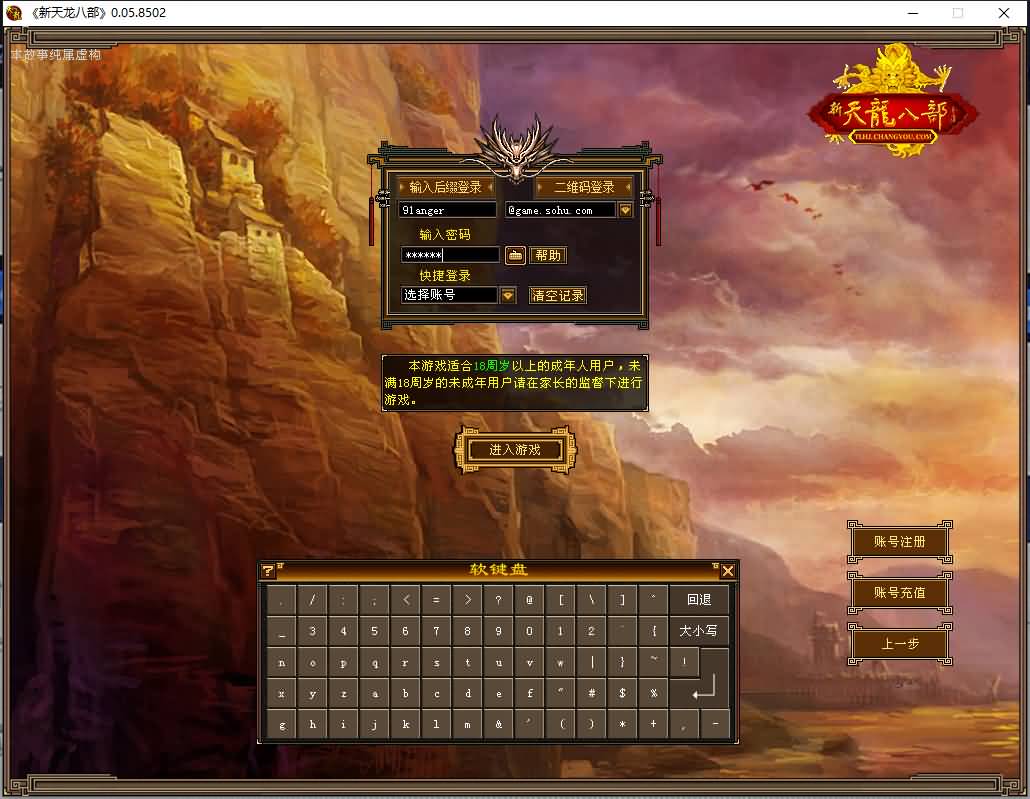1030x799 pixels.
Task: Go back with the 上一步 button
Action: click(899, 644)
